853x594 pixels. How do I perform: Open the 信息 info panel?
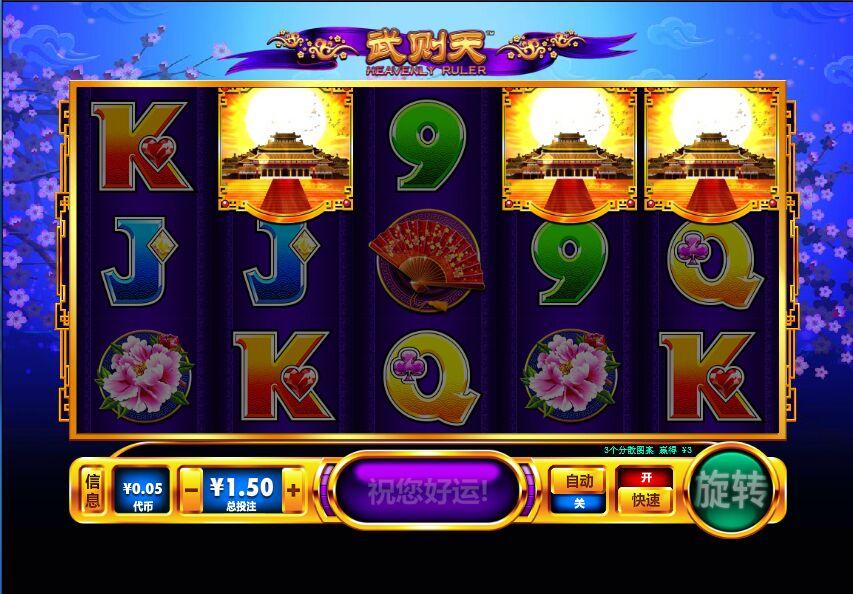coord(93,491)
